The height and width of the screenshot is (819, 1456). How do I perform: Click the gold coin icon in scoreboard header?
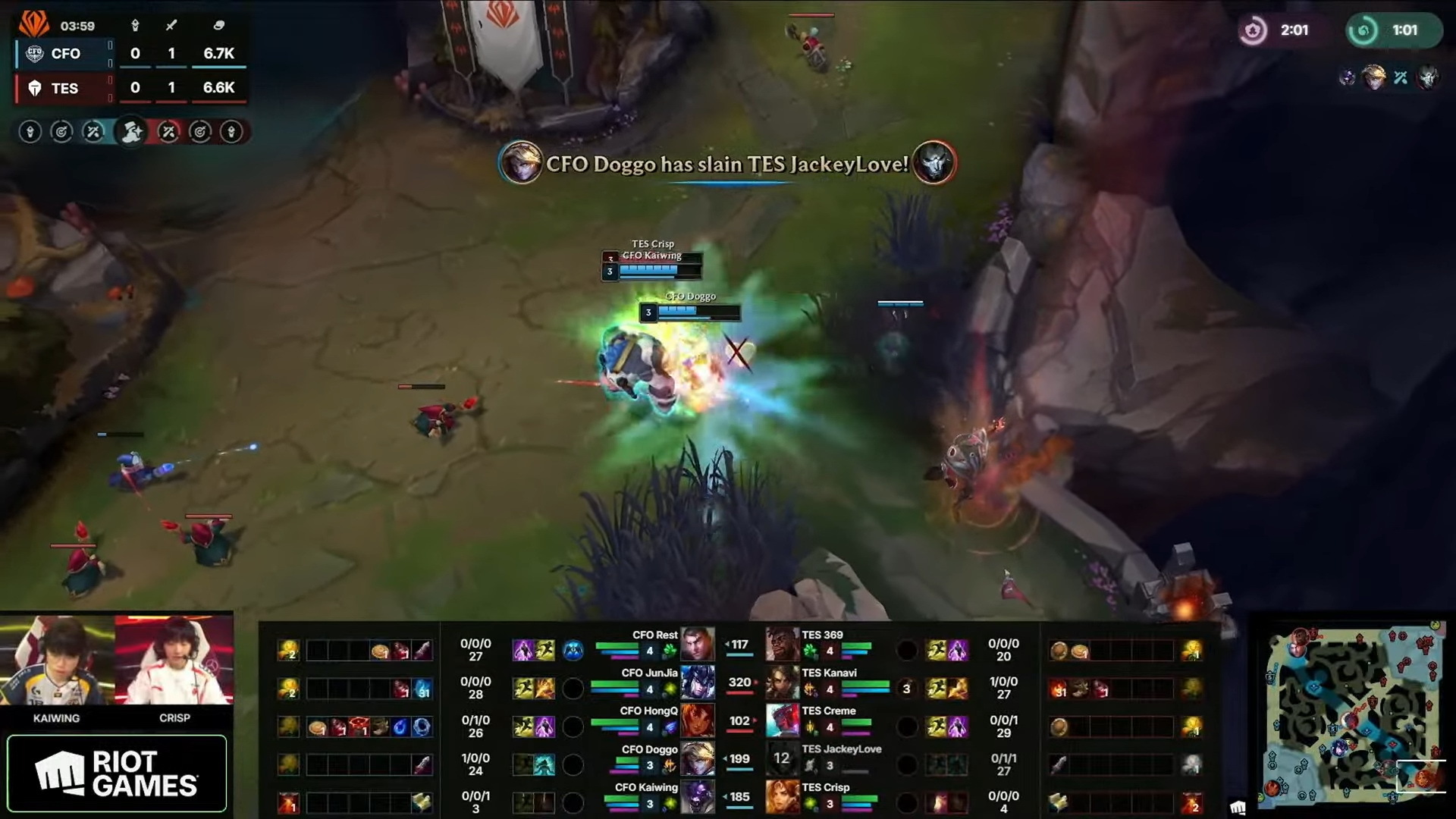click(219, 26)
